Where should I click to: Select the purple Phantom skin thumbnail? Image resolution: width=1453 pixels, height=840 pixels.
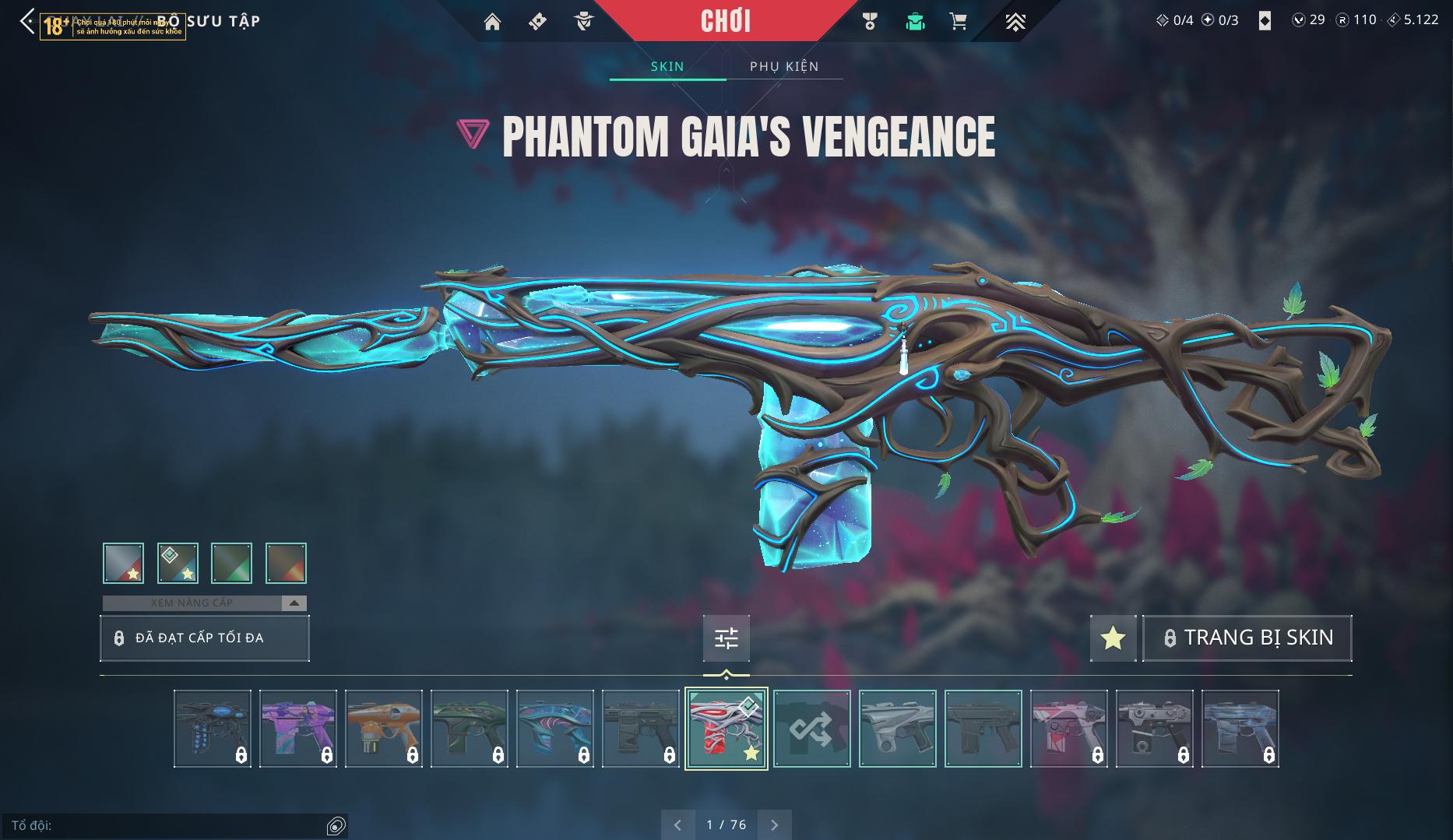297,729
